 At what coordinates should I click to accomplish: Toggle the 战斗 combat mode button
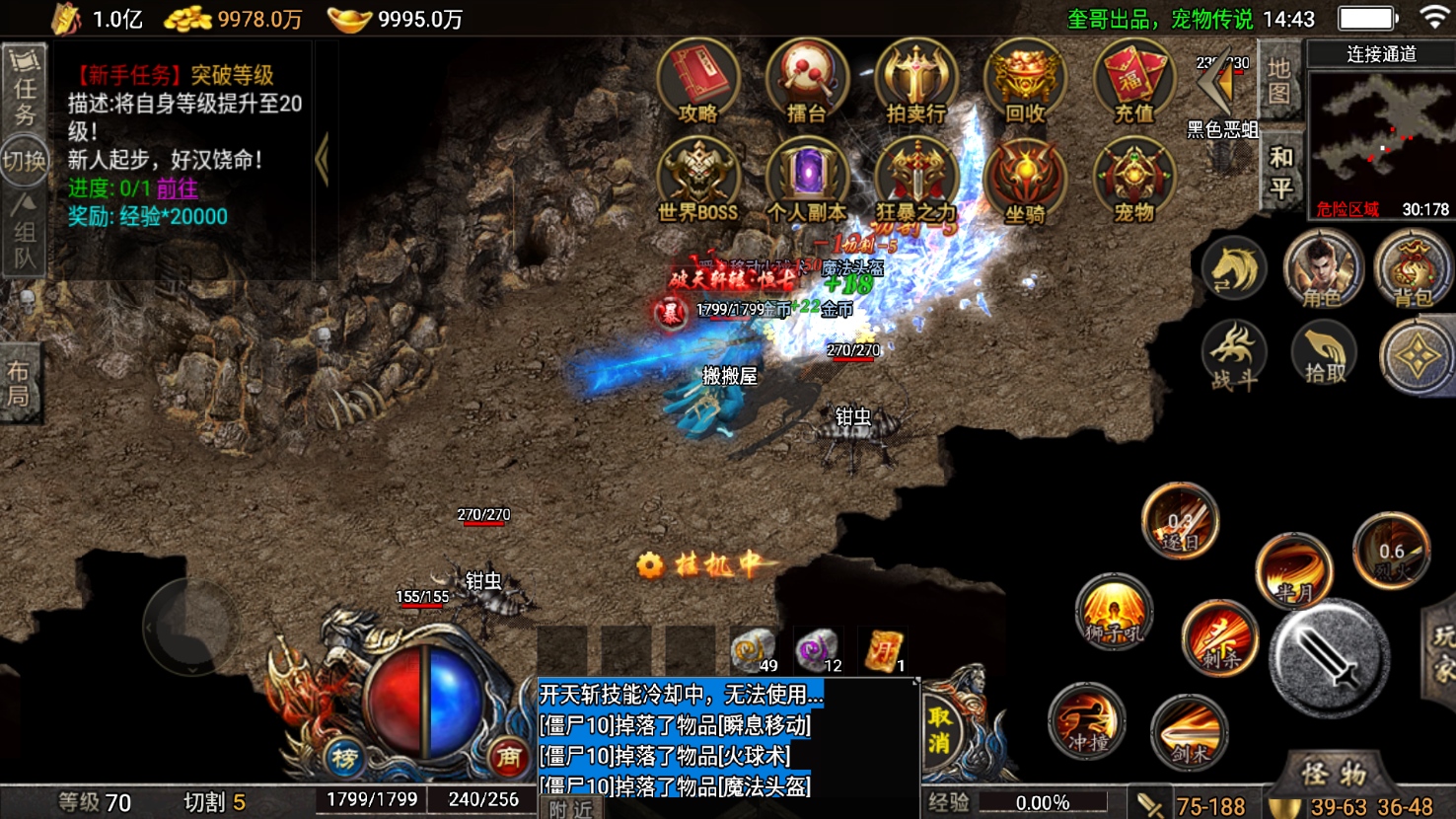pyautogui.click(x=1234, y=355)
